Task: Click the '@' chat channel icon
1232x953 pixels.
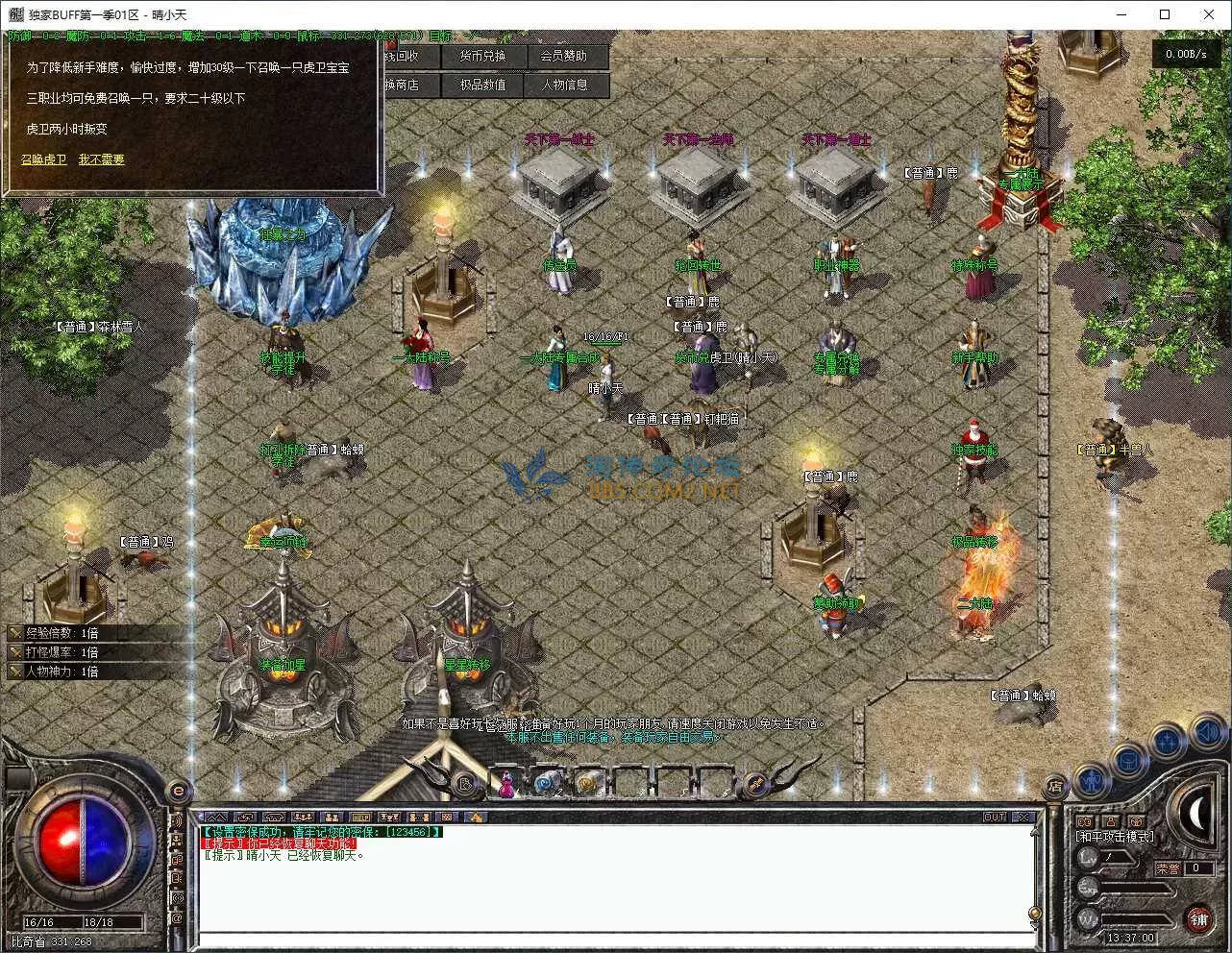Action: pos(177,919)
